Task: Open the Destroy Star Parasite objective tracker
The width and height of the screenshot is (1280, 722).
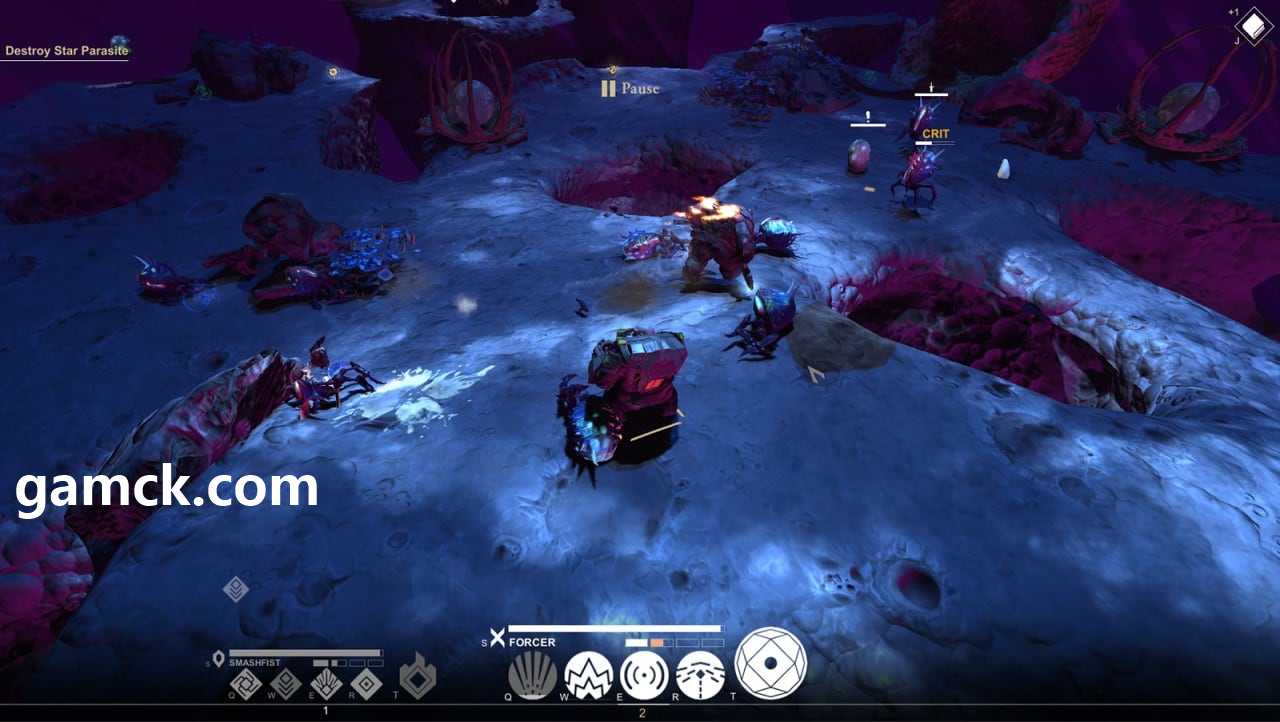Action: pyautogui.click(x=66, y=50)
